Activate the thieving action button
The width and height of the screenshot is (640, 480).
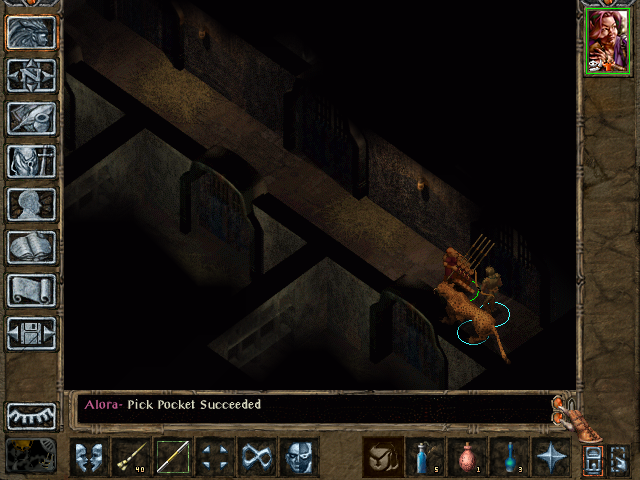[257, 457]
